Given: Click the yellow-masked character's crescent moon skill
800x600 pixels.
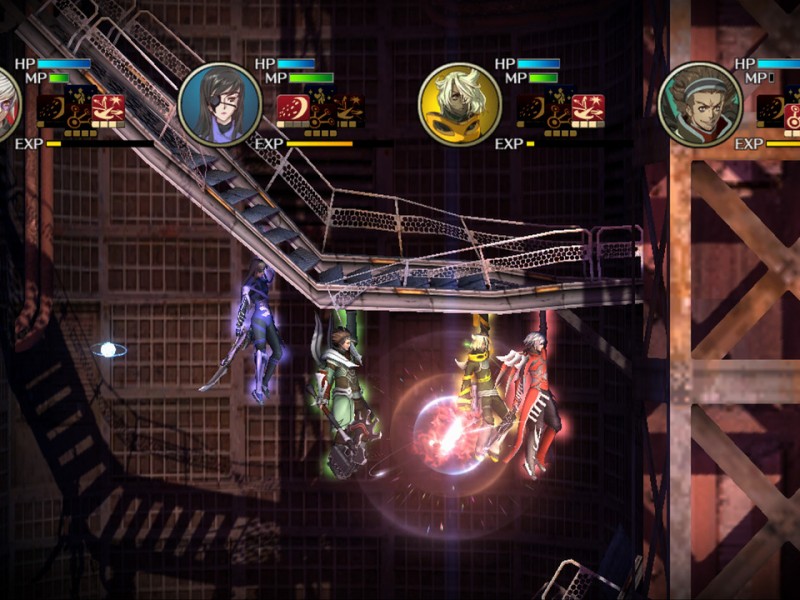Looking at the screenshot, I should click(x=532, y=109).
